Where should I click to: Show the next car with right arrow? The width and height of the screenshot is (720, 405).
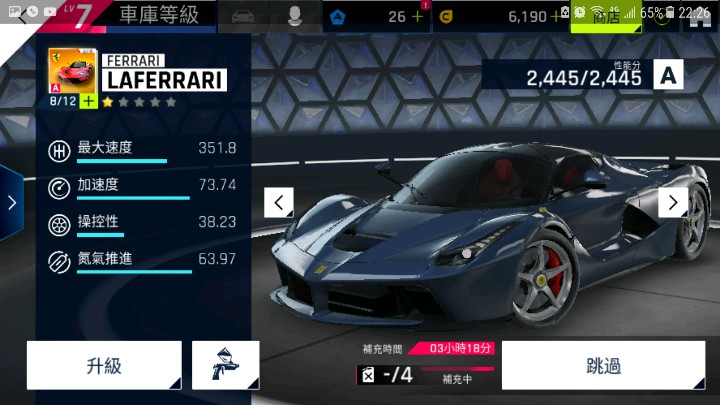coord(672,203)
